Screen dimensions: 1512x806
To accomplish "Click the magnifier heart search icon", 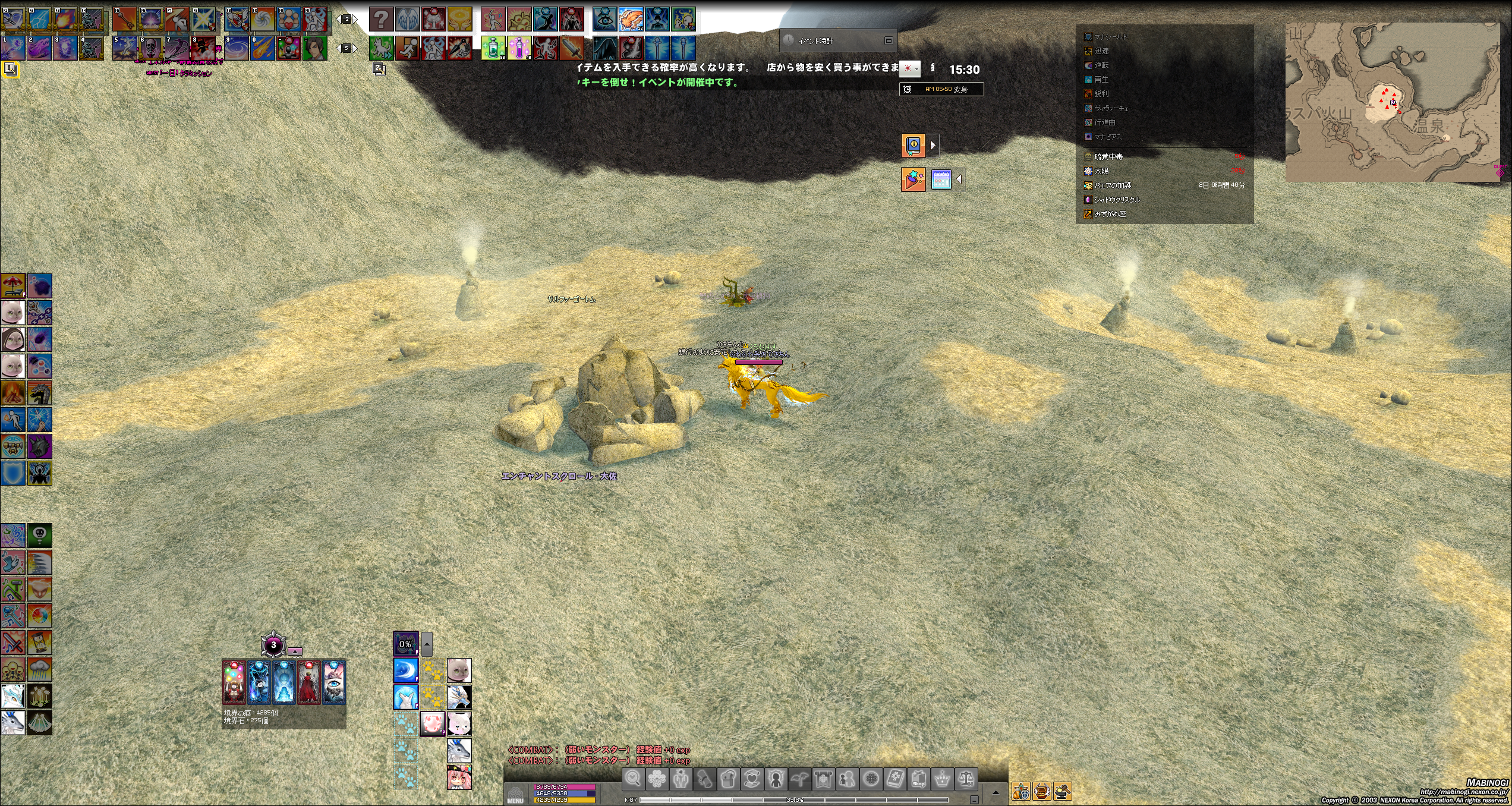I will pyautogui.click(x=633, y=779).
